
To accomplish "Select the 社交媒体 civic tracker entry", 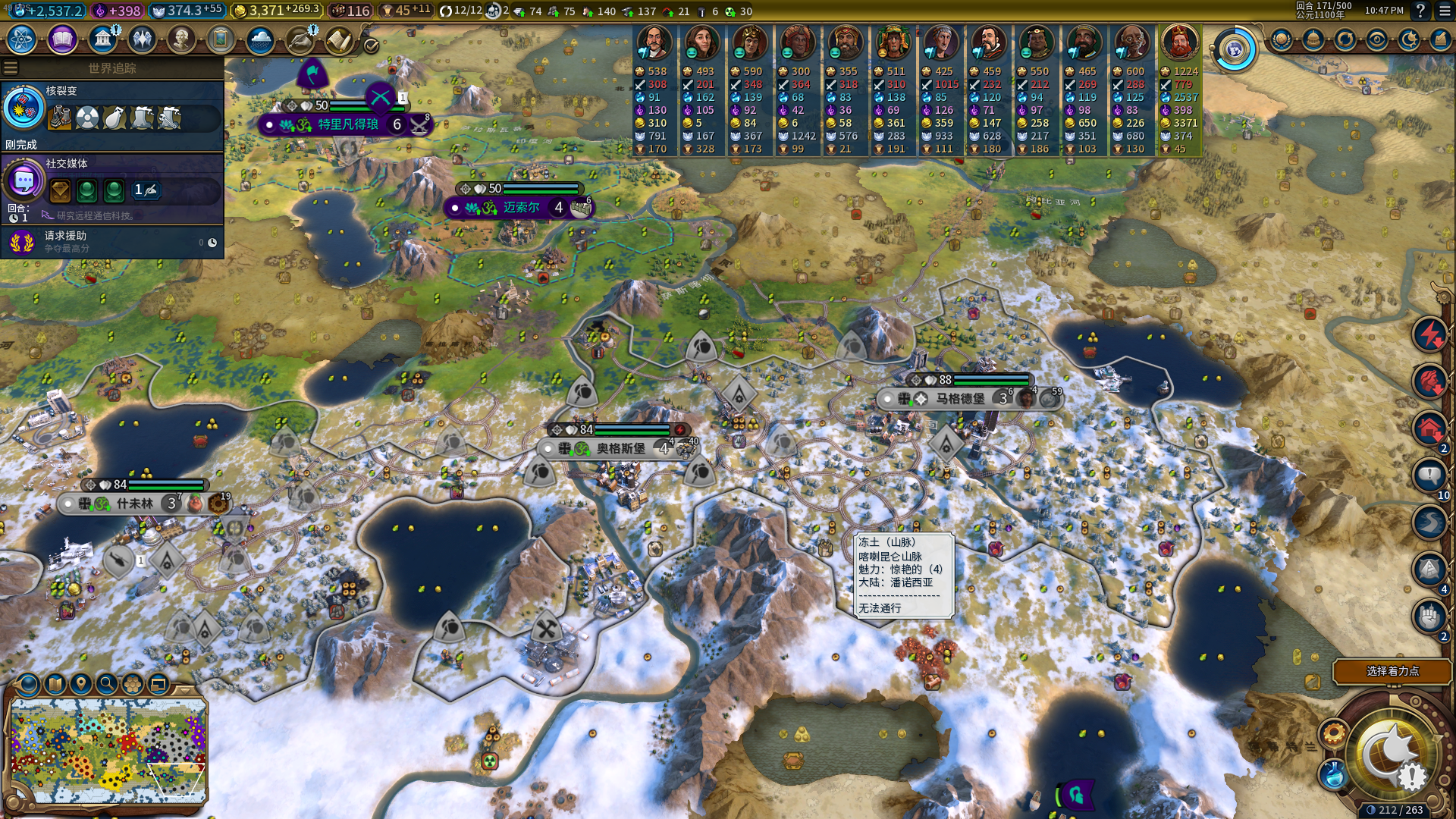I will click(x=112, y=182).
